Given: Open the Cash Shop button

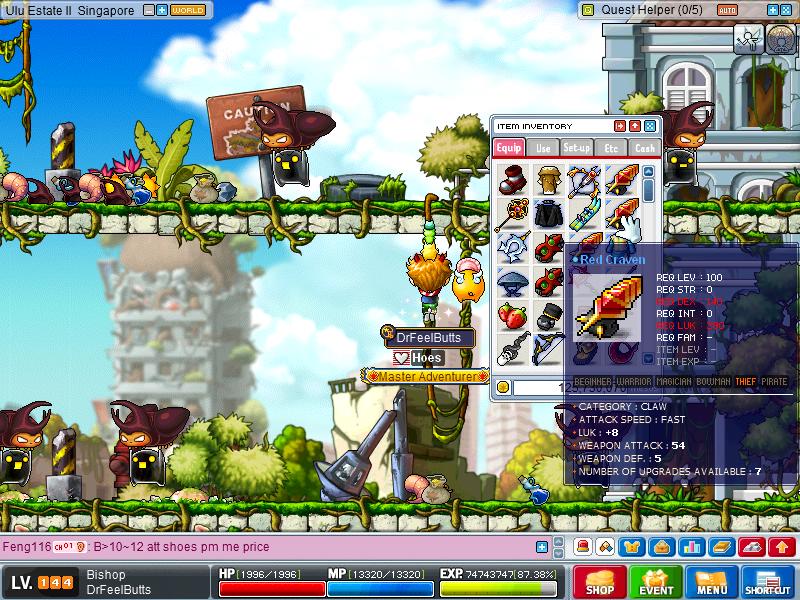Looking at the screenshot, I should (x=599, y=581).
